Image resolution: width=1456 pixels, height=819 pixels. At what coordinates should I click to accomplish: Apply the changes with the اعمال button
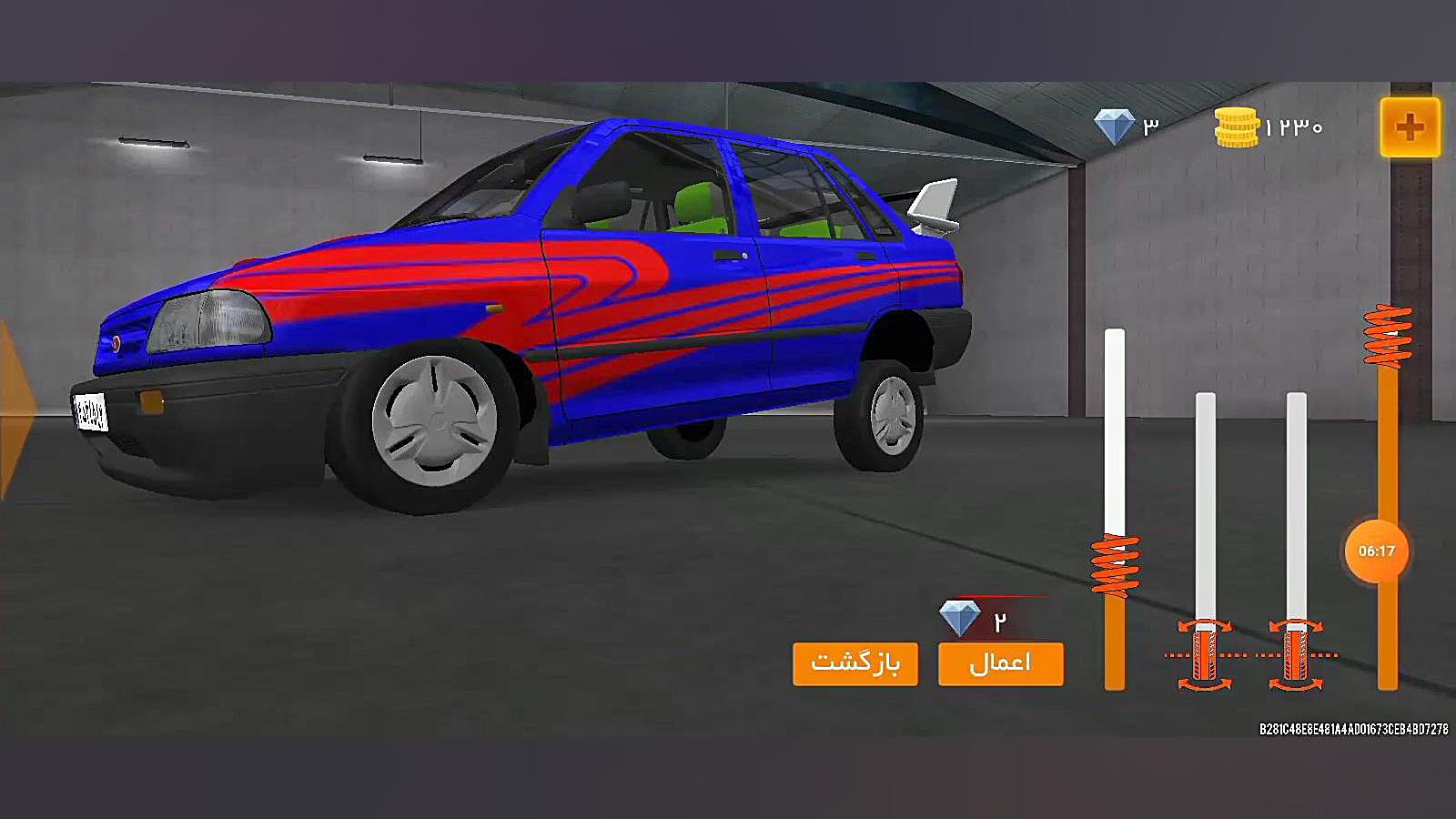(1000, 663)
